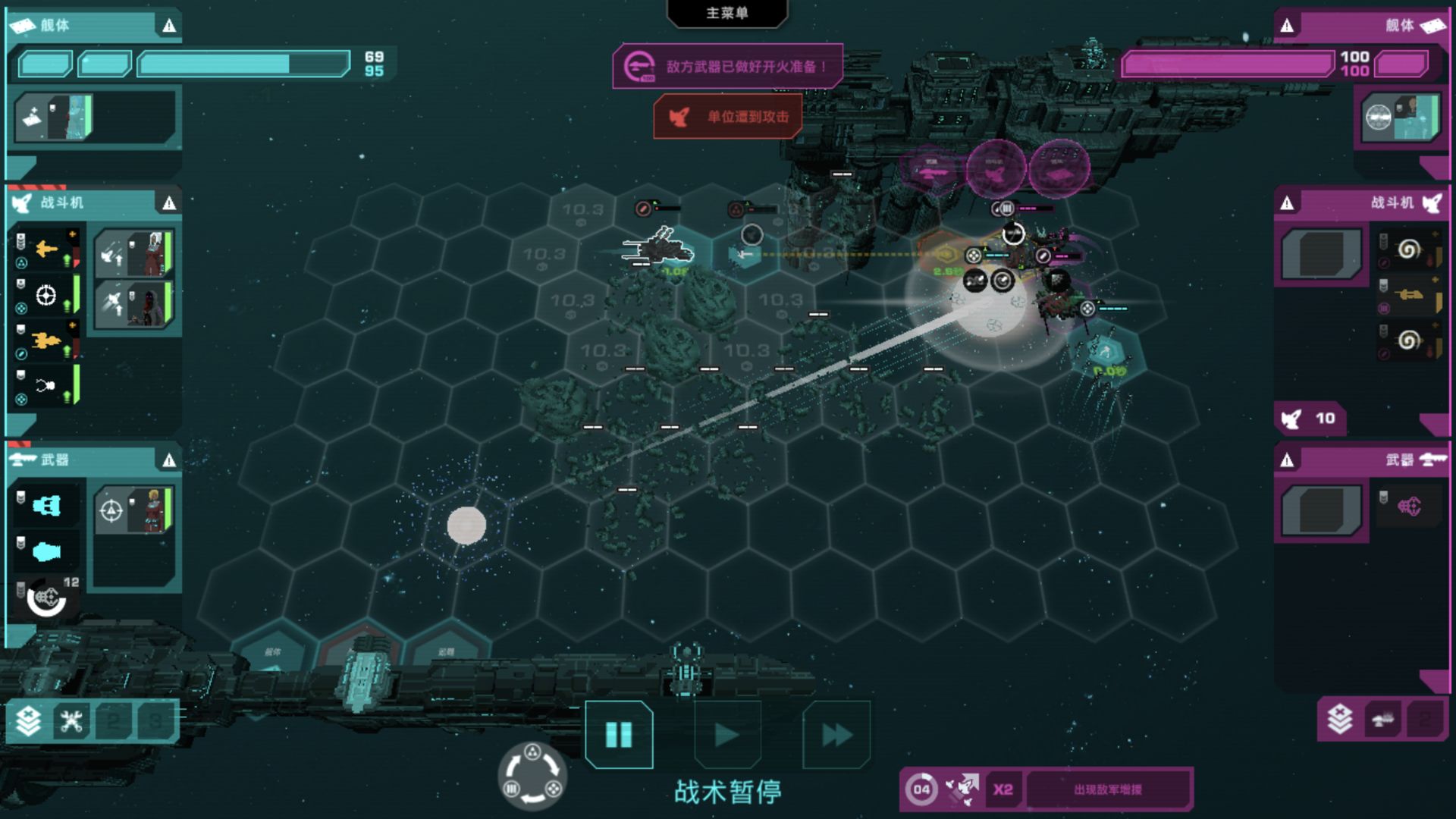Activate the fast-forward speed button
This screenshot has width=1456, height=819.
click(x=836, y=734)
